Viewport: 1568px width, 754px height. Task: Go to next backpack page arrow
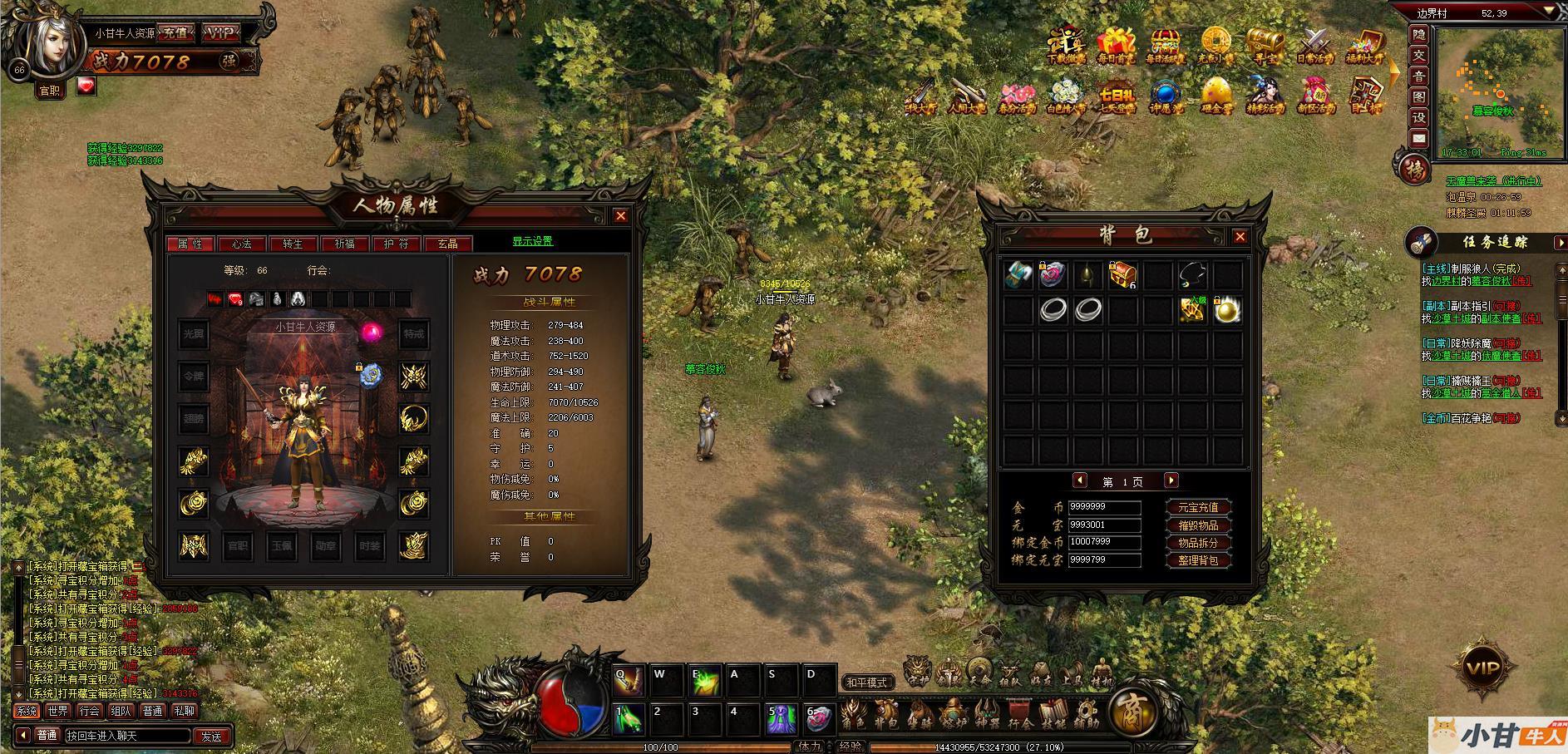(1171, 480)
